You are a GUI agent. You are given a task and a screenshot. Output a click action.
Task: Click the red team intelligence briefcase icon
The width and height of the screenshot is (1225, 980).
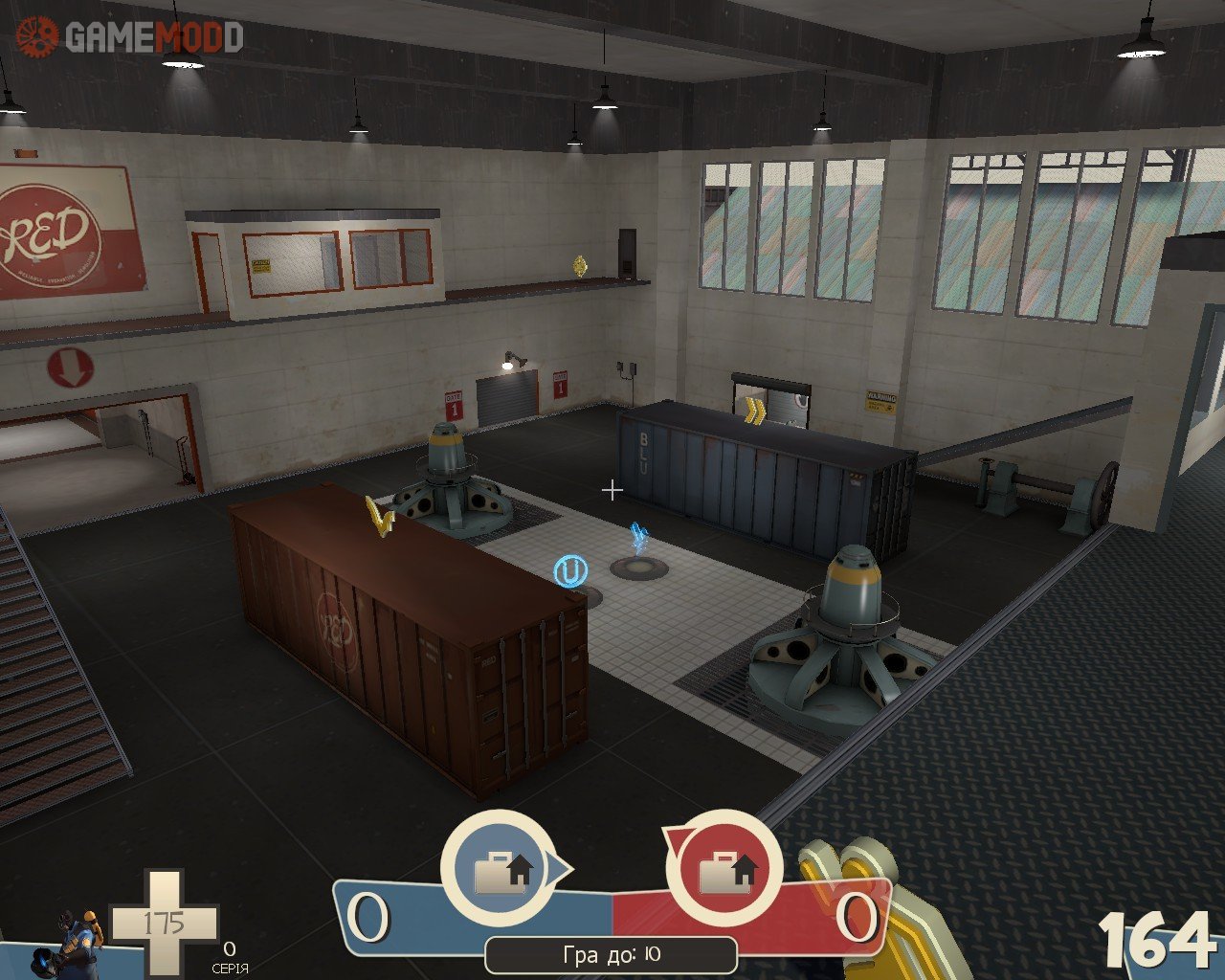[723, 869]
